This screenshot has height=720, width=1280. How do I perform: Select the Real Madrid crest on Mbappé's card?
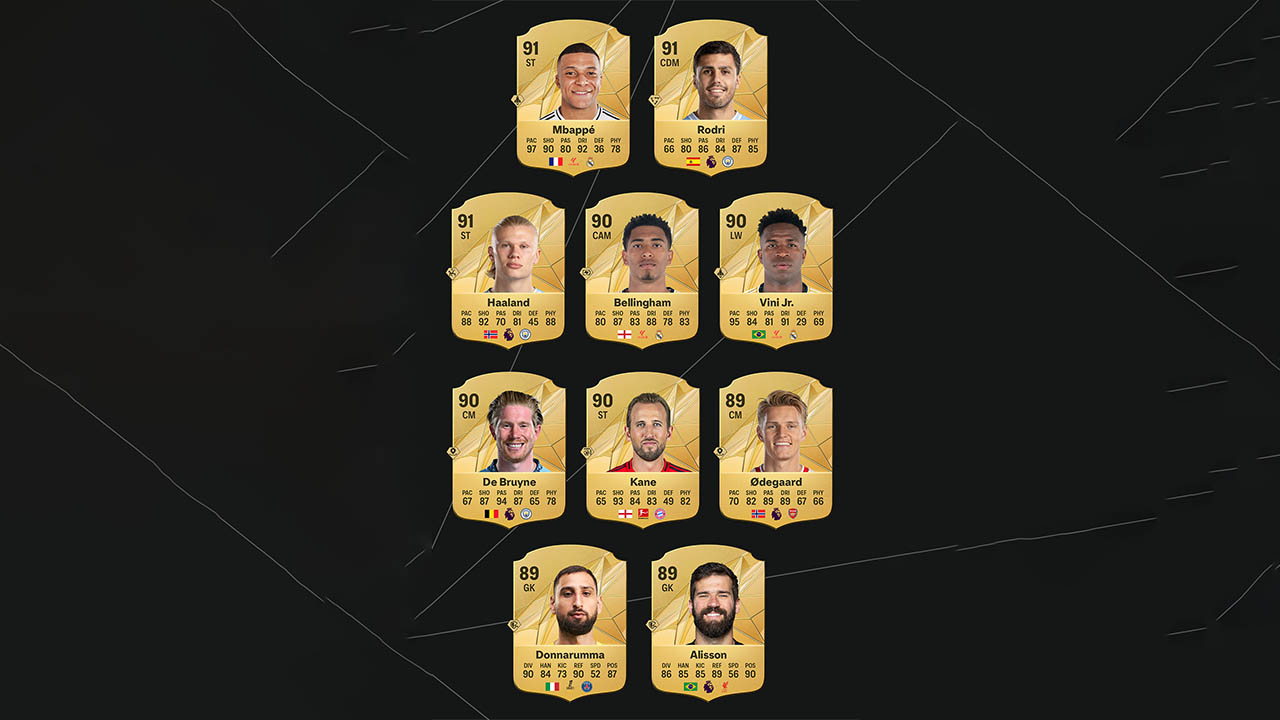point(590,160)
